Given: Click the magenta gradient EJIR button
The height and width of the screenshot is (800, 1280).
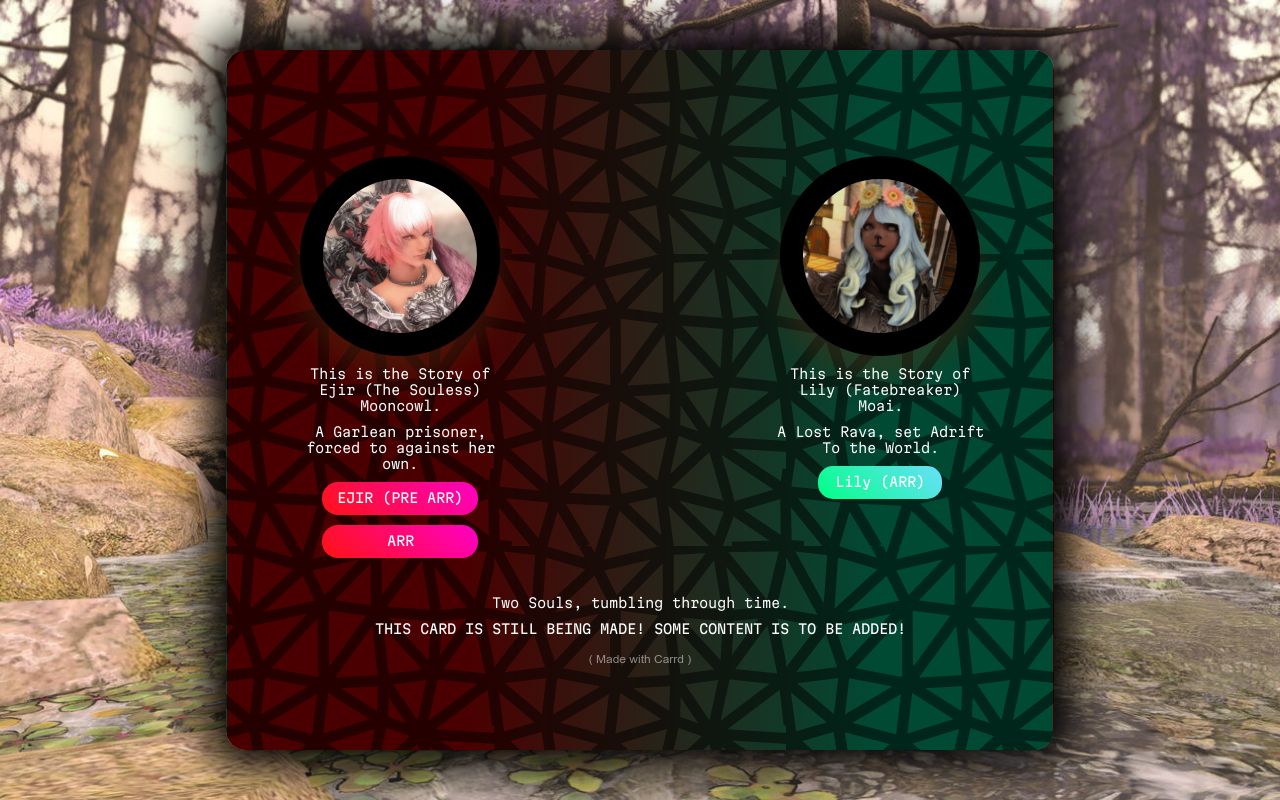Looking at the screenshot, I should coord(399,498).
